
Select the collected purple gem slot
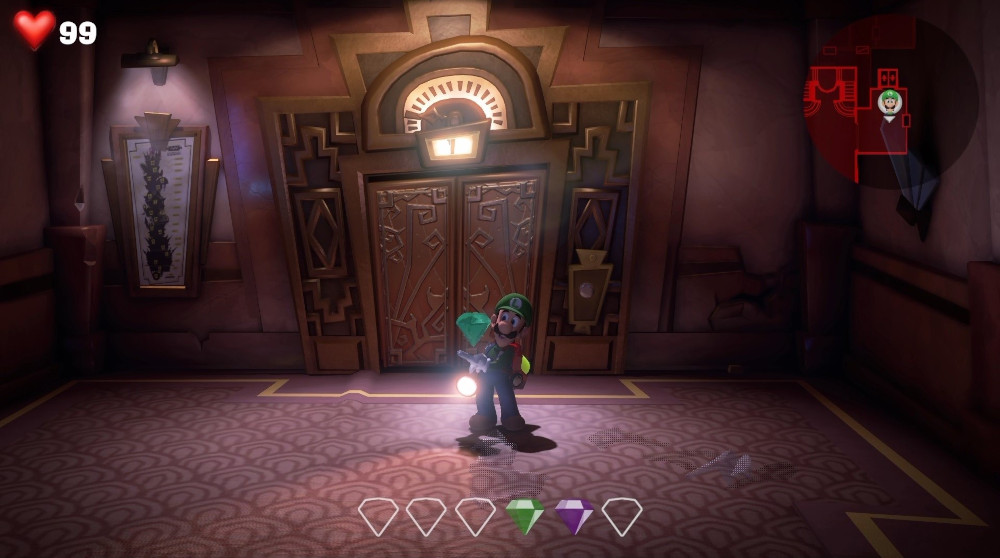pyautogui.click(x=573, y=516)
